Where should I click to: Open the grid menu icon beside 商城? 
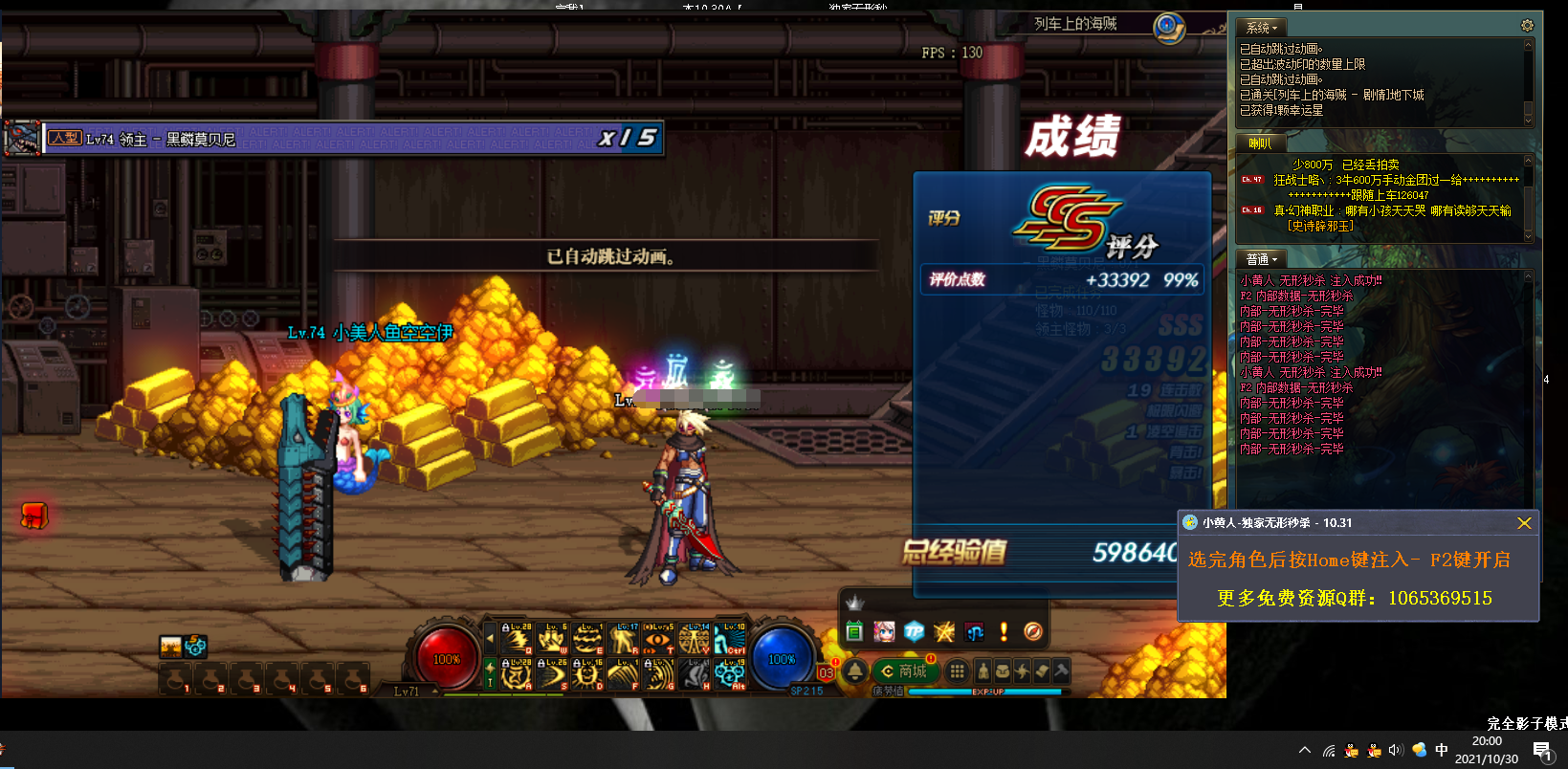point(957,670)
